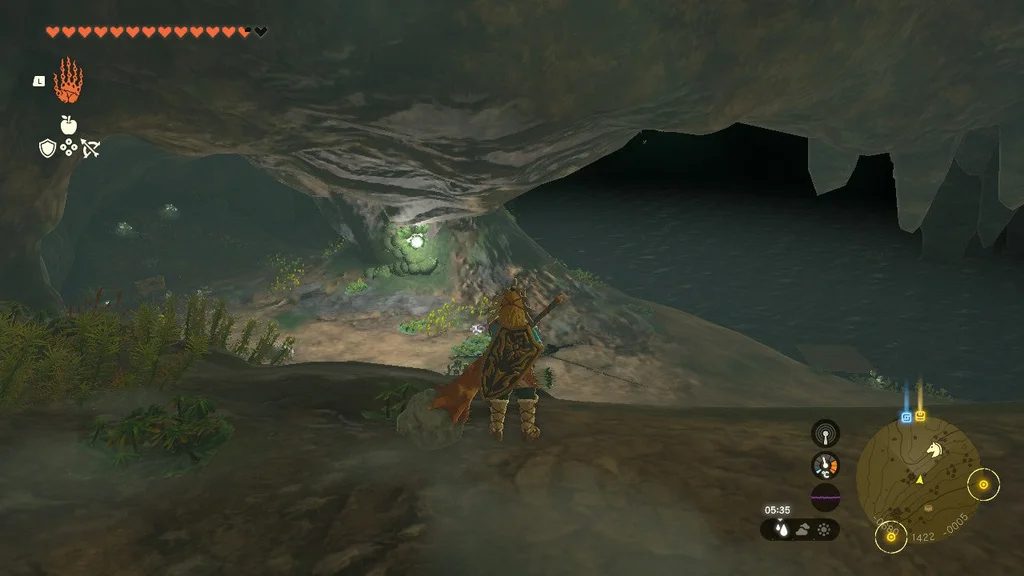Click the blue shrine marker above minimap
The height and width of the screenshot is (576, 1024).
coord(907,416)
